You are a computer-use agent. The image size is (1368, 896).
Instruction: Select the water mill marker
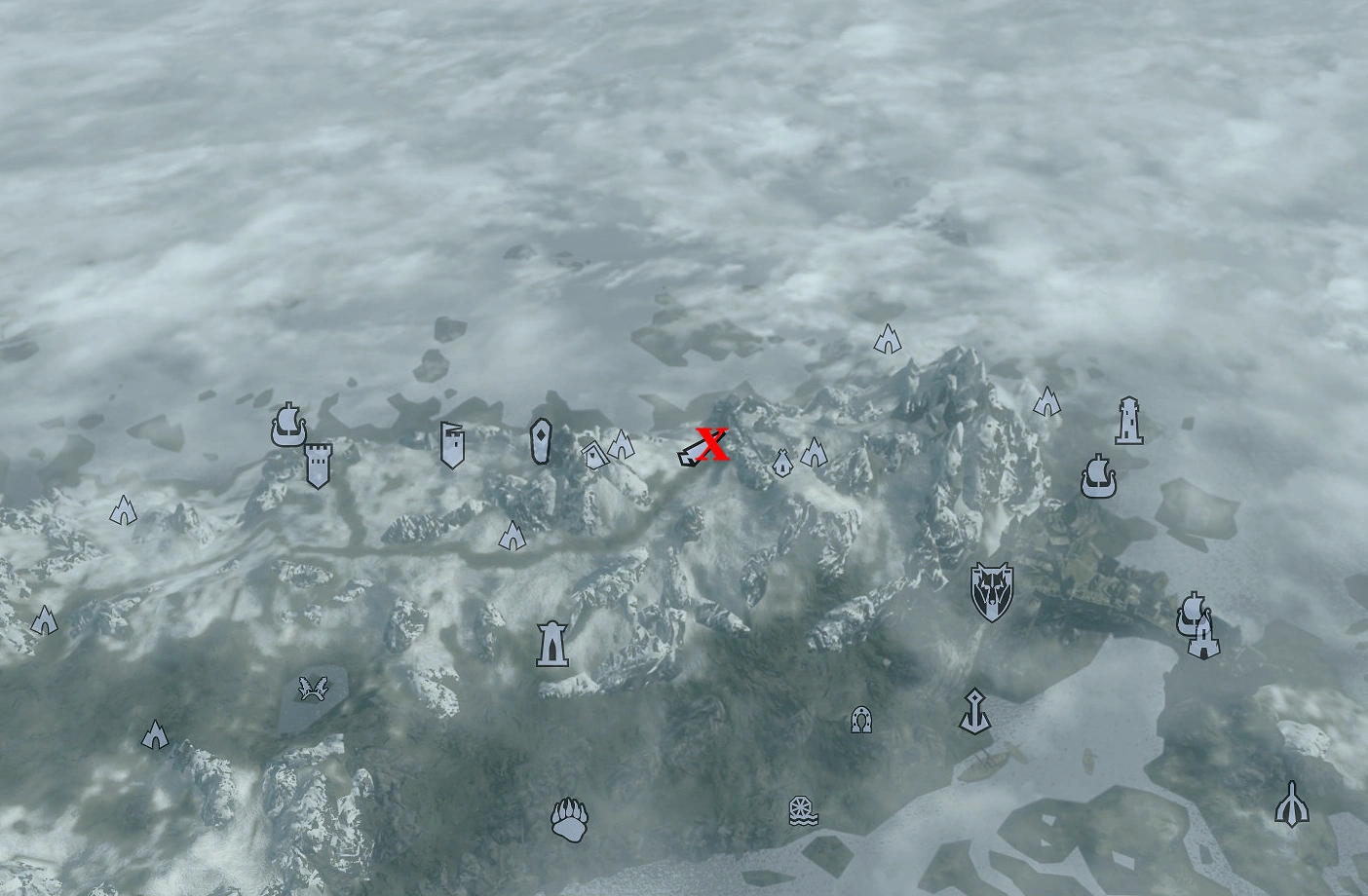800,811
